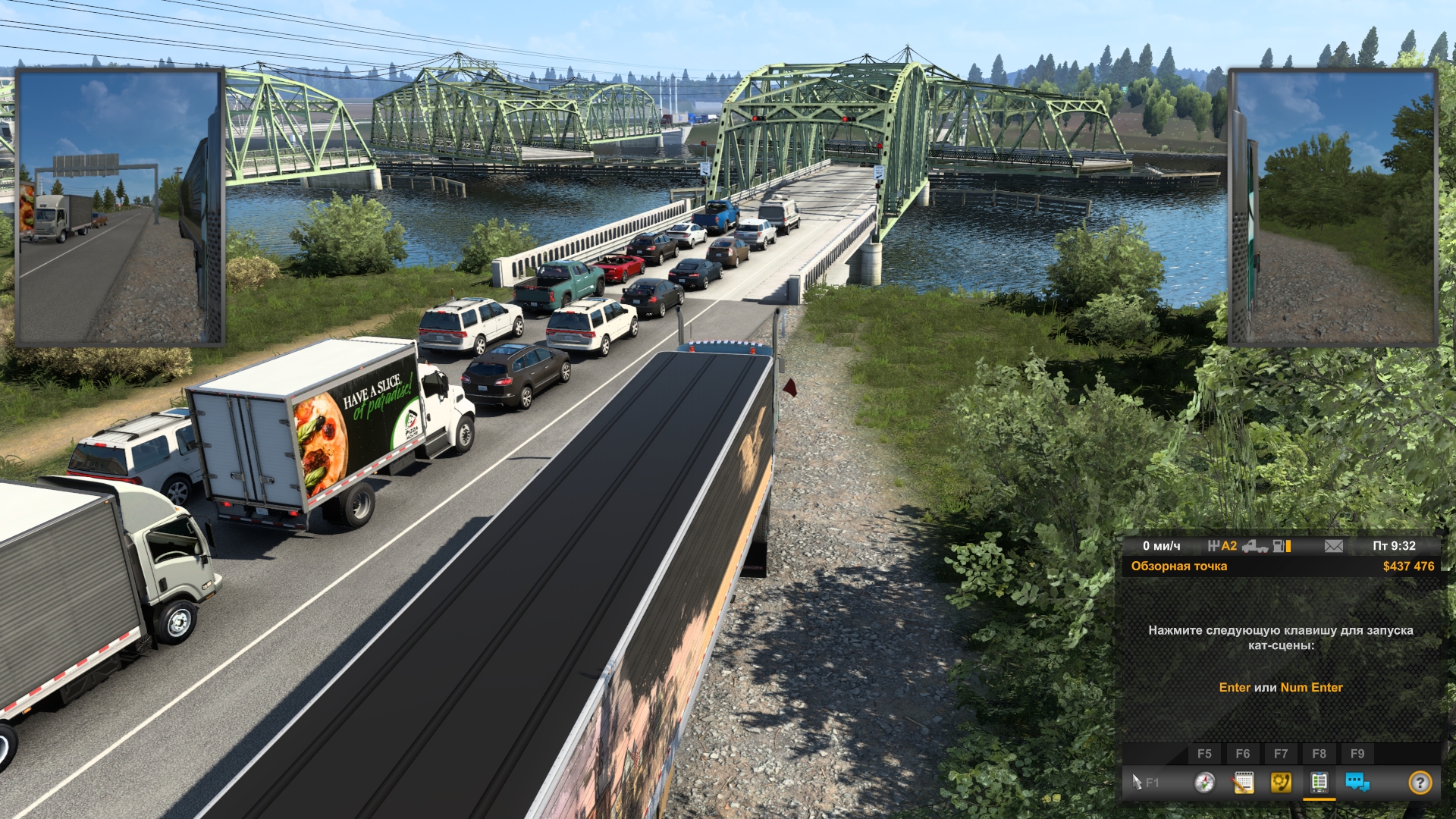This screenshot has height=819, width=1456.
Task: Open the yellow road assistance phone icon
Action: point(1281,782)
